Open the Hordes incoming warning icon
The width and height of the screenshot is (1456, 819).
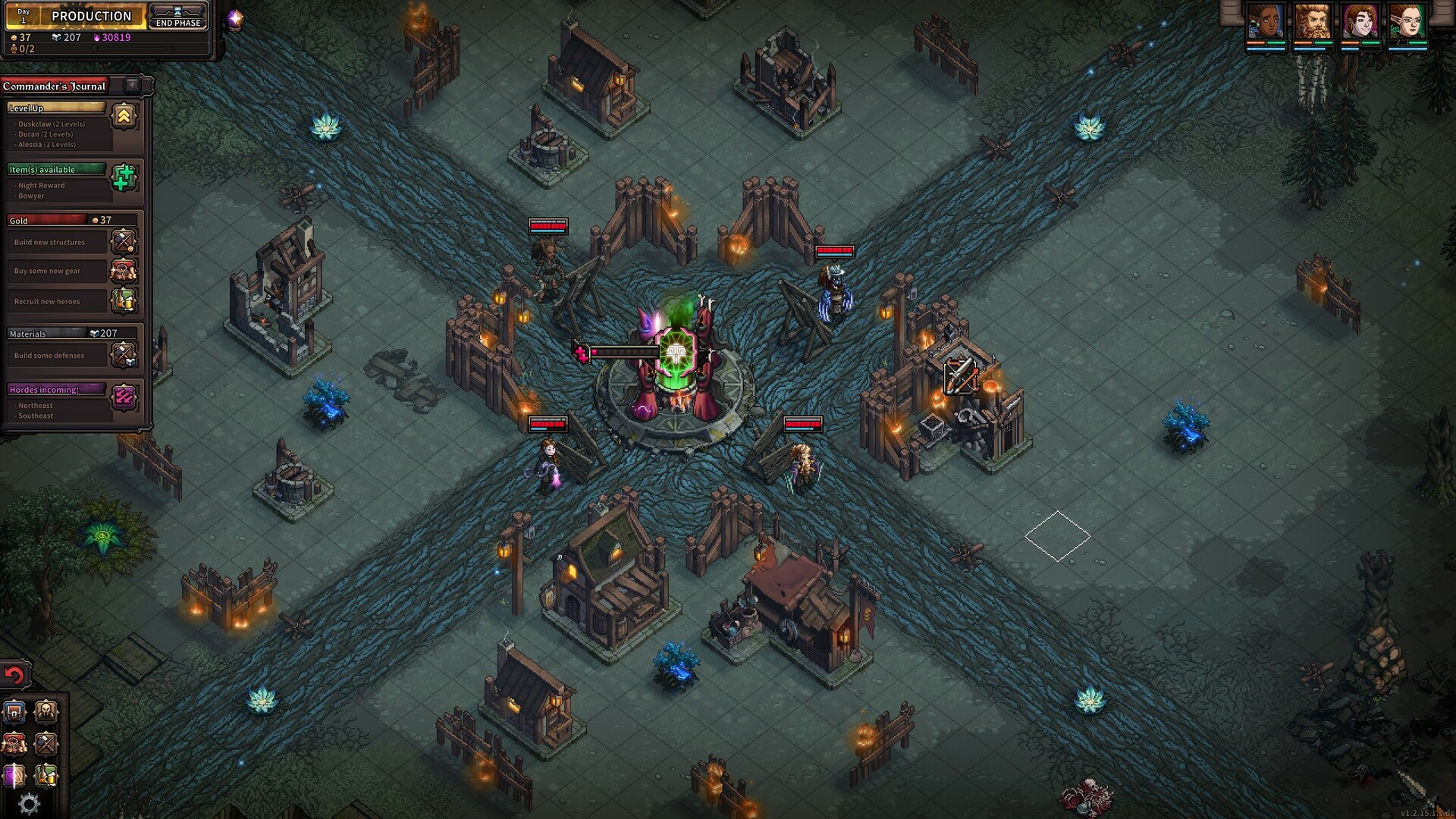(124, 398)
